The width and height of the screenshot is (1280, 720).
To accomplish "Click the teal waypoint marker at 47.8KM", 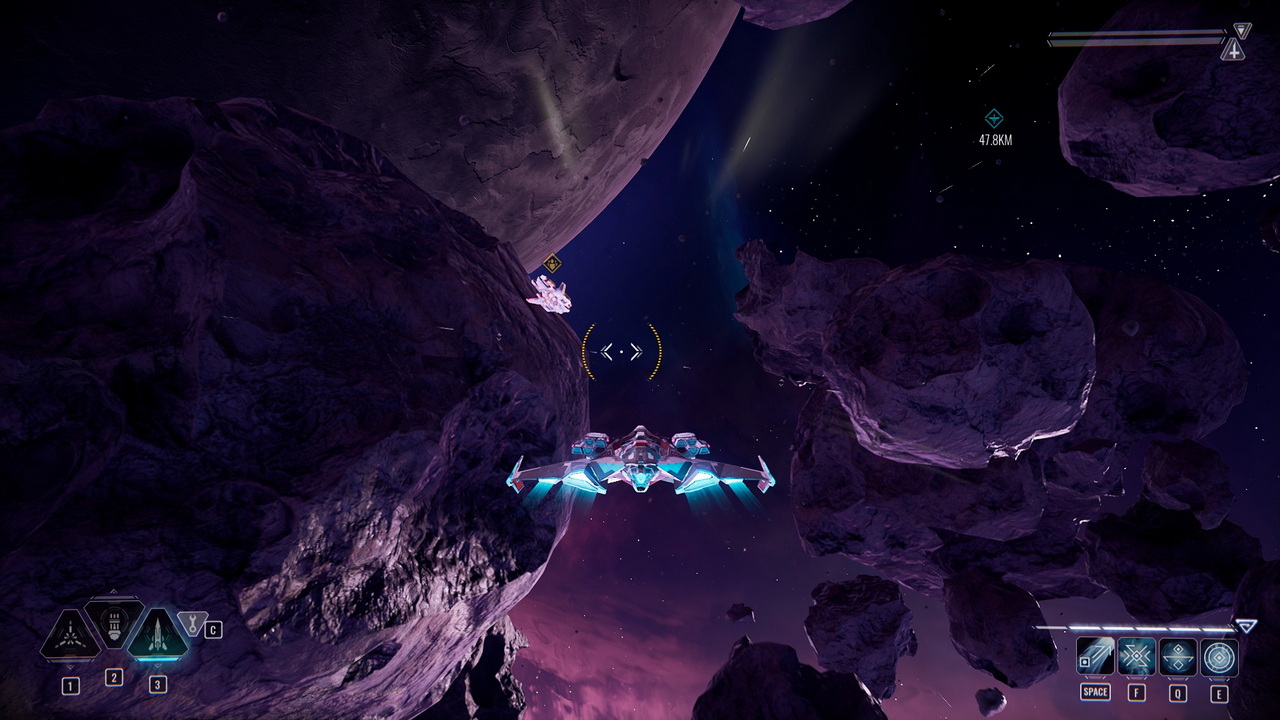I will tap(994, 118).
